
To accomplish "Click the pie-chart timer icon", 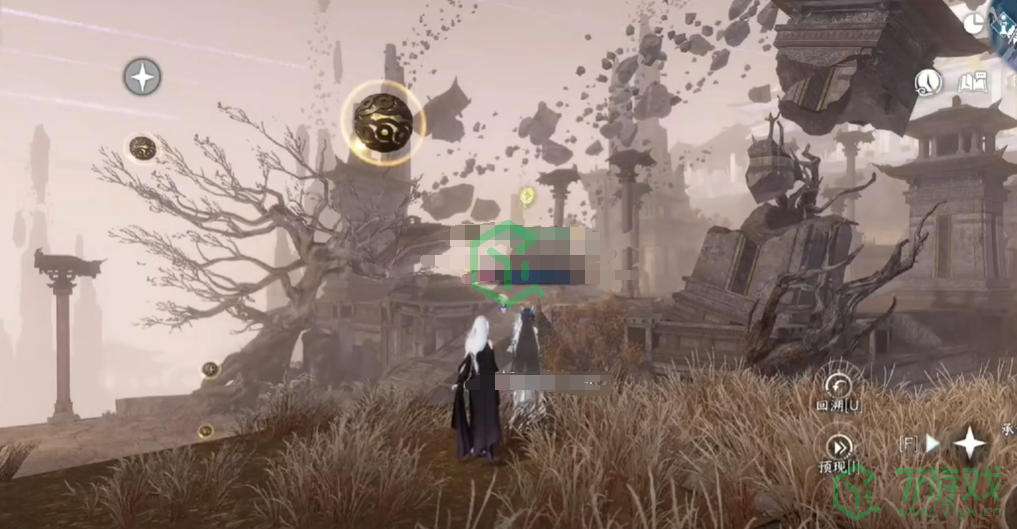I will point(975,25).
